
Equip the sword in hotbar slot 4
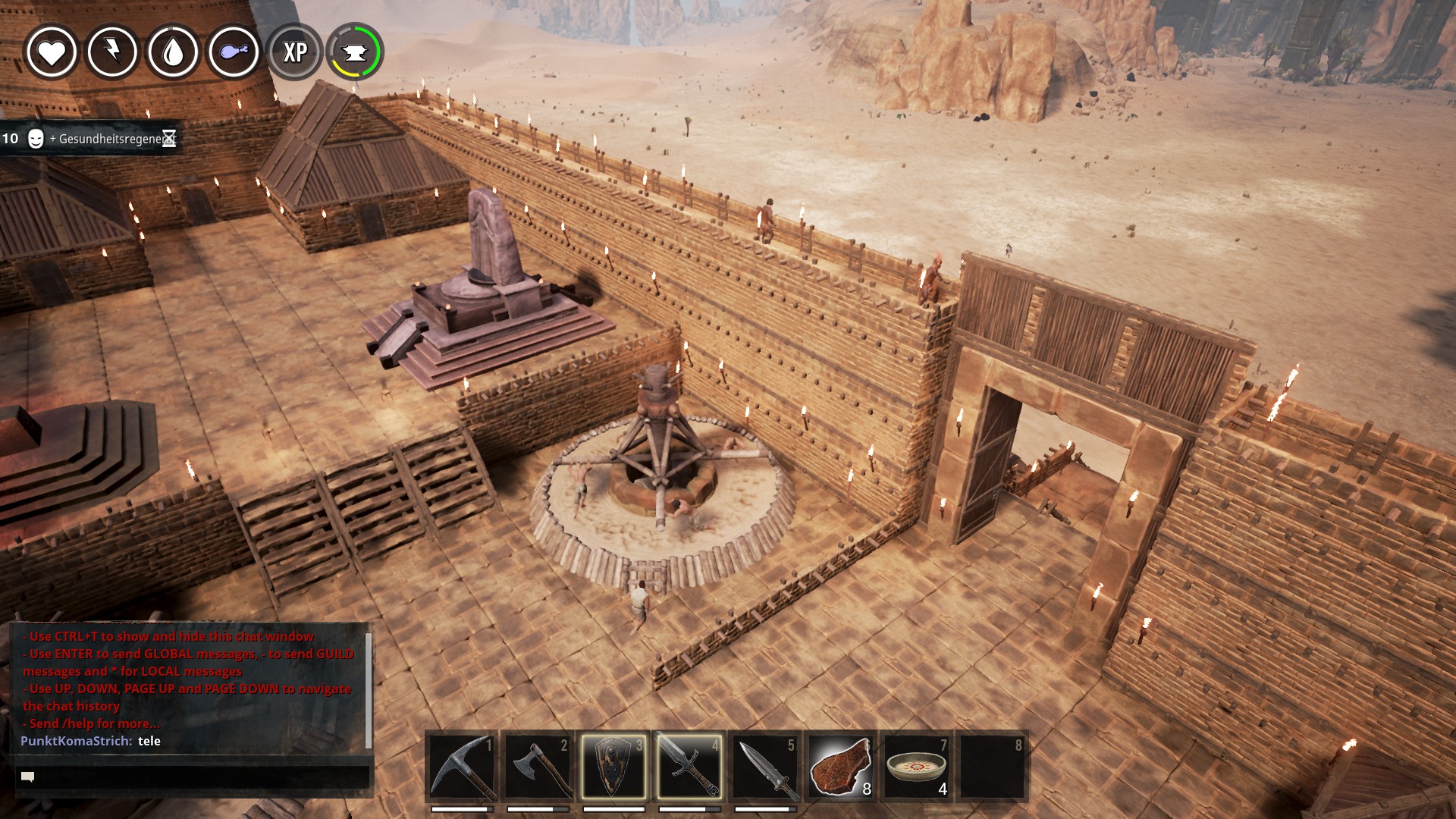pyautogui.click(x=689, y=767)
